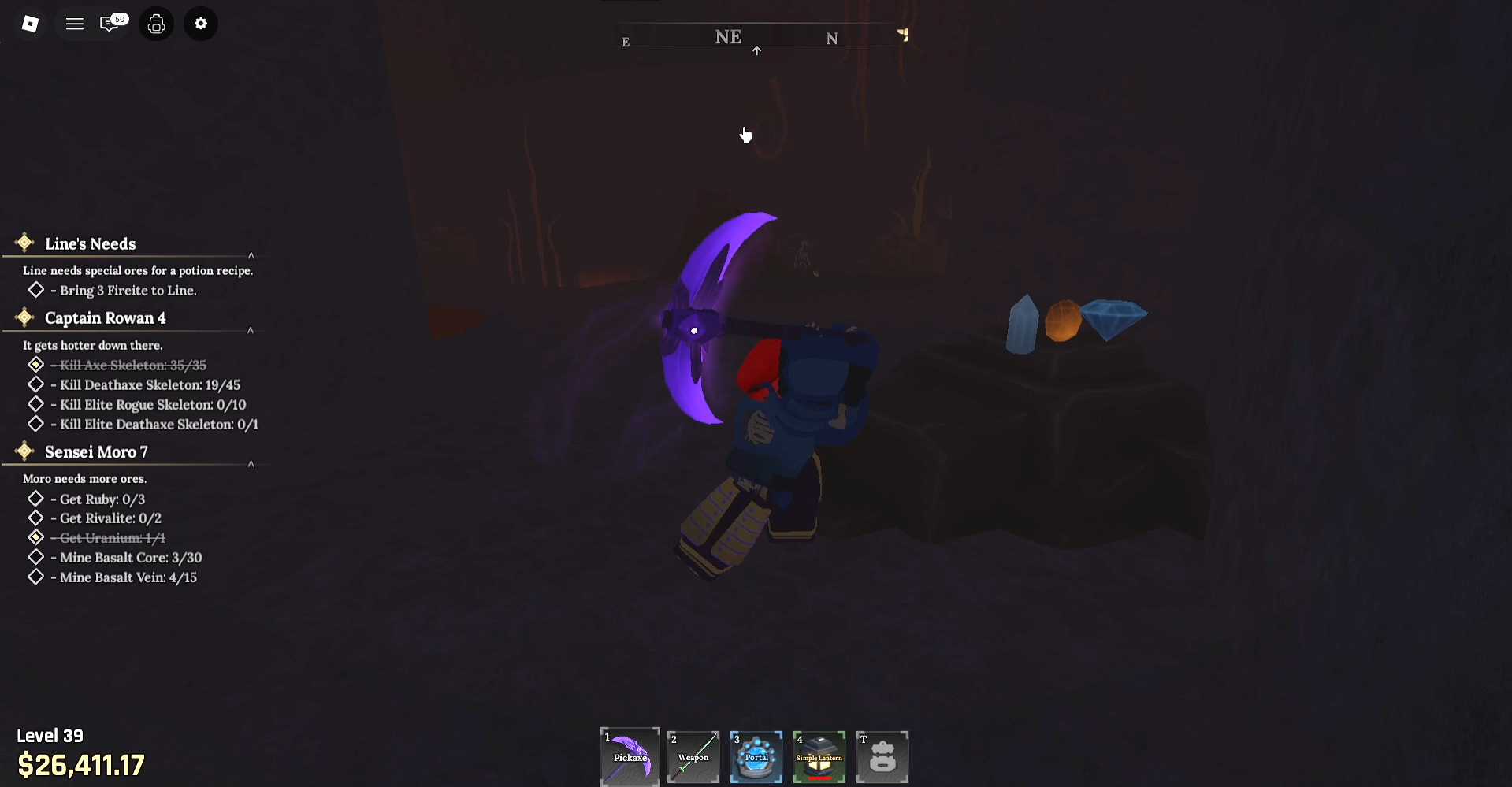This screenshot has width=1512, height=787.
Task: Collapse the Line's Needs quest panel
Action: [251, 254]
